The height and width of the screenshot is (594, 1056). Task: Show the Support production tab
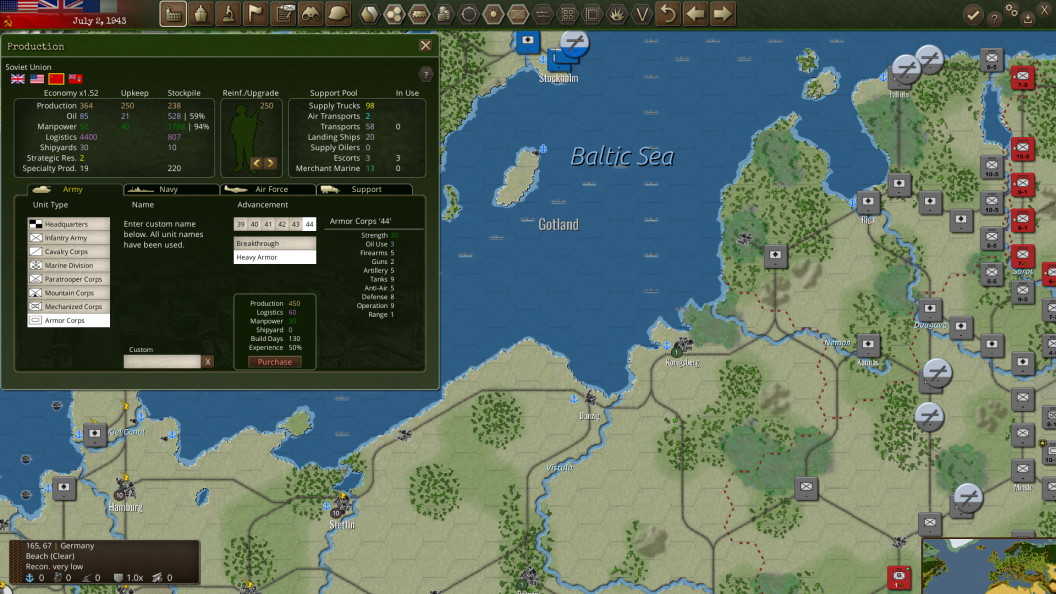click(x=366, y=189)
